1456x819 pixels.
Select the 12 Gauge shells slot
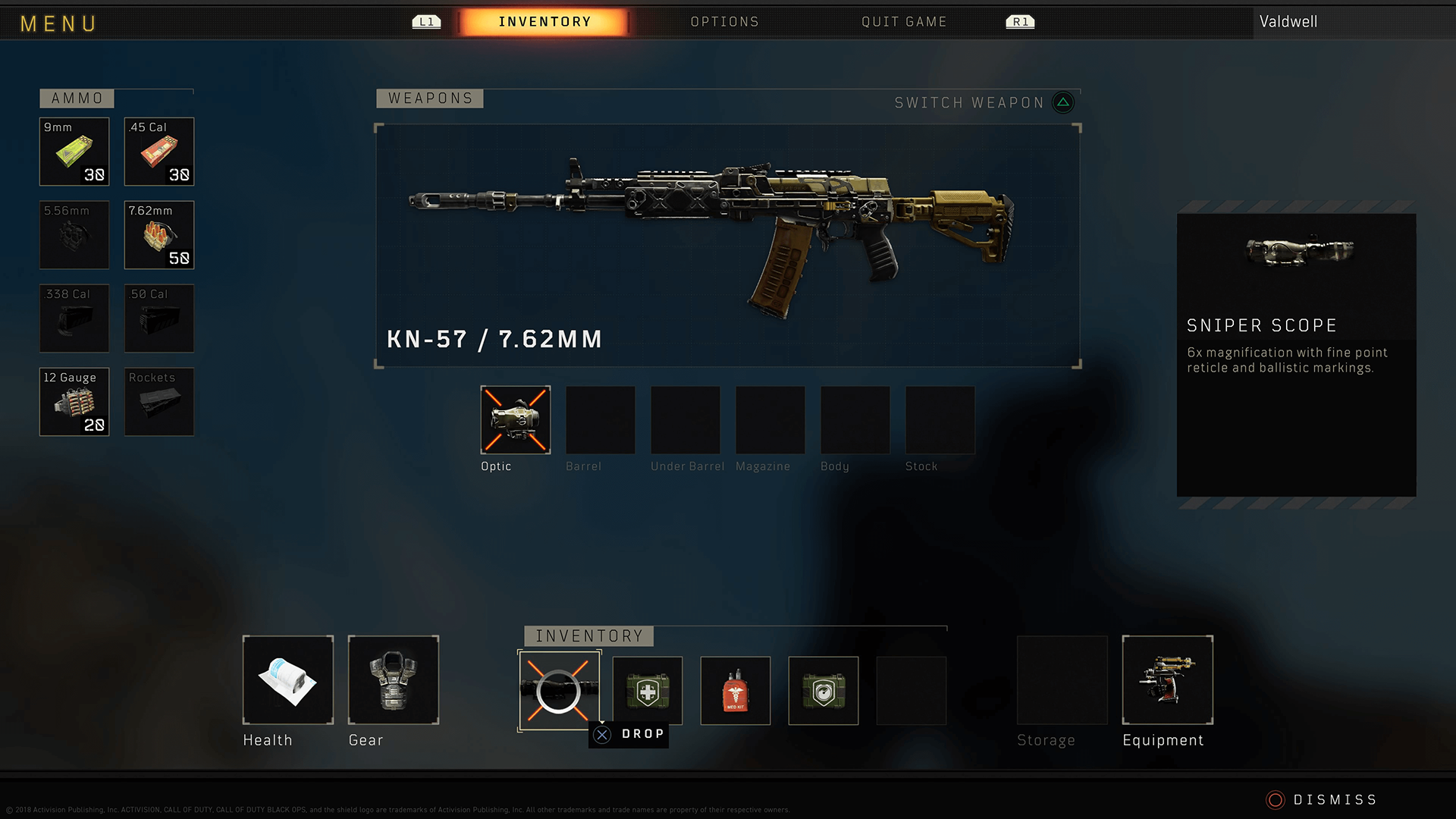pyautogui.click(x=74, y=402)
